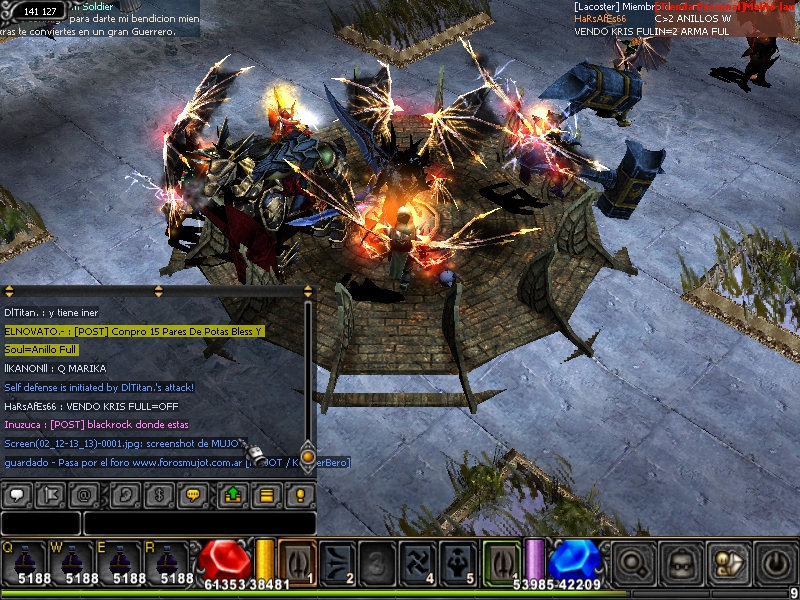
Task: Click the ear whisper toggle button
Action: tap(123, 495)
